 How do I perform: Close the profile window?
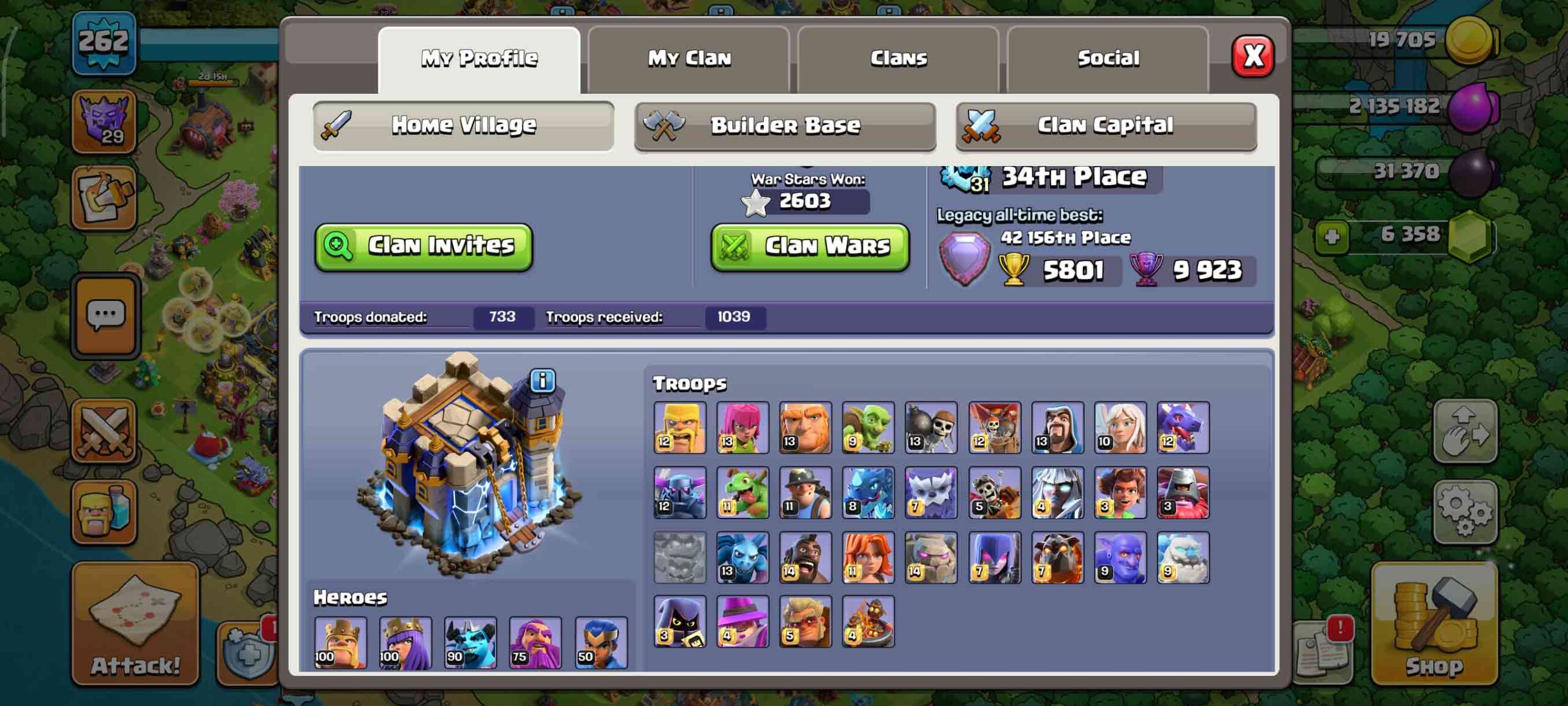pos(1253,56)
